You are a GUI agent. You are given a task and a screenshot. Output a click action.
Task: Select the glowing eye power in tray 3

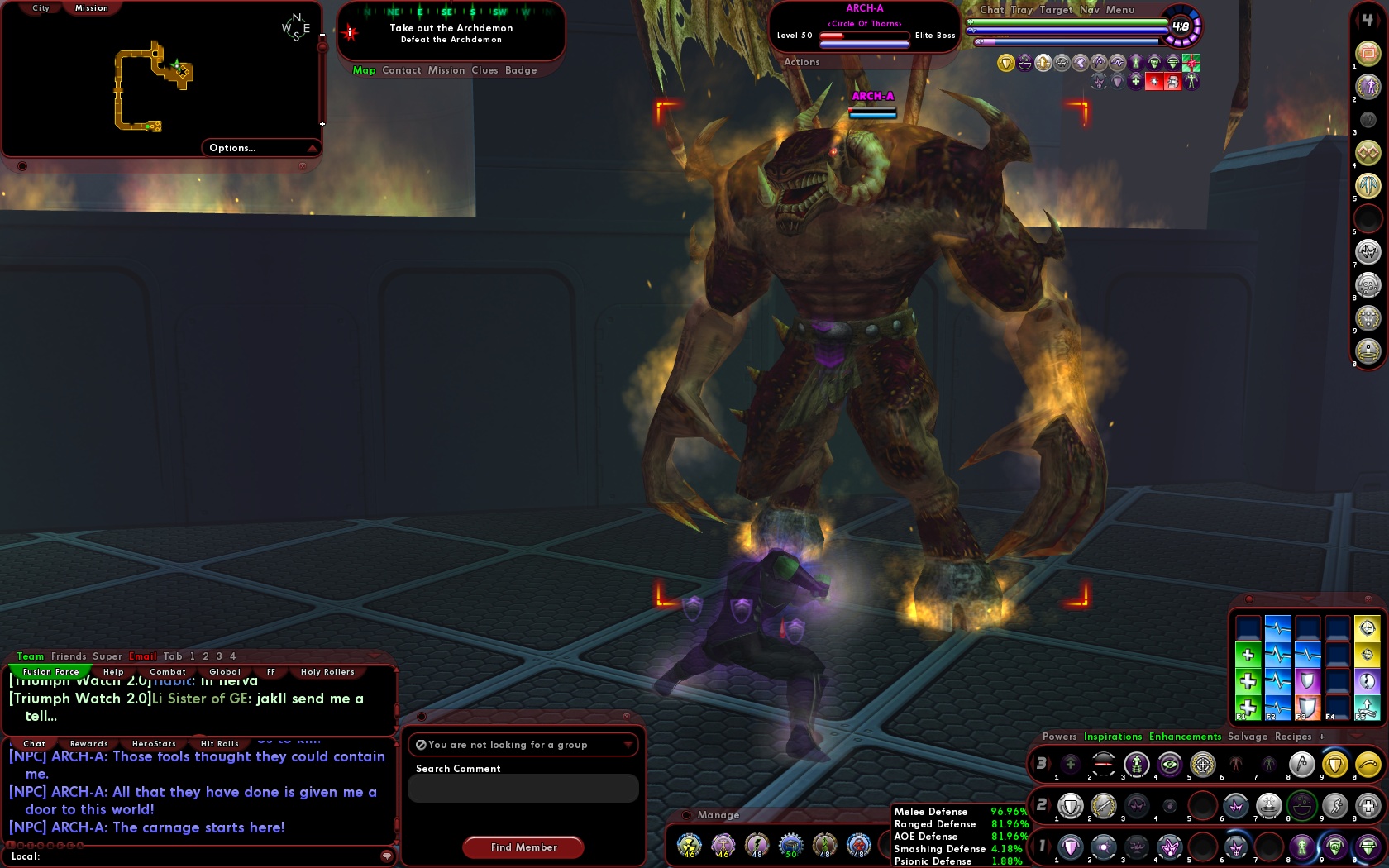point(1169,765)
